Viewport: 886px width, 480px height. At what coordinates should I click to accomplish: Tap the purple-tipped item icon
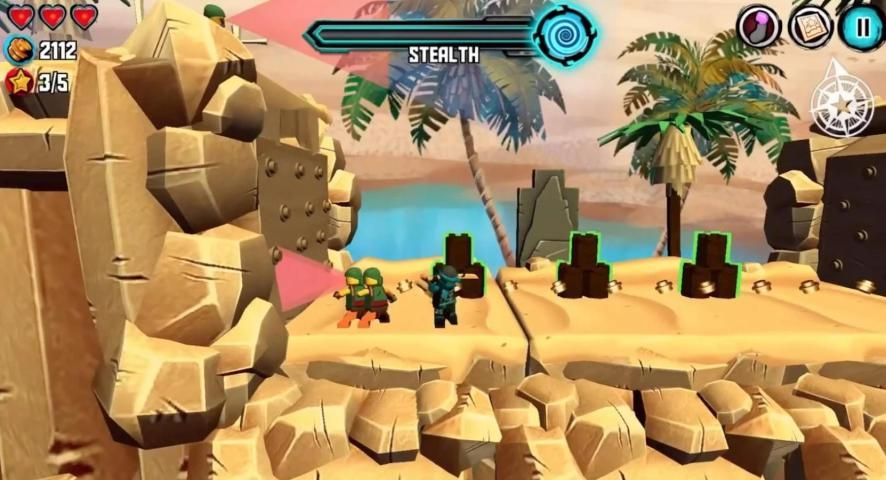(759, 27)
